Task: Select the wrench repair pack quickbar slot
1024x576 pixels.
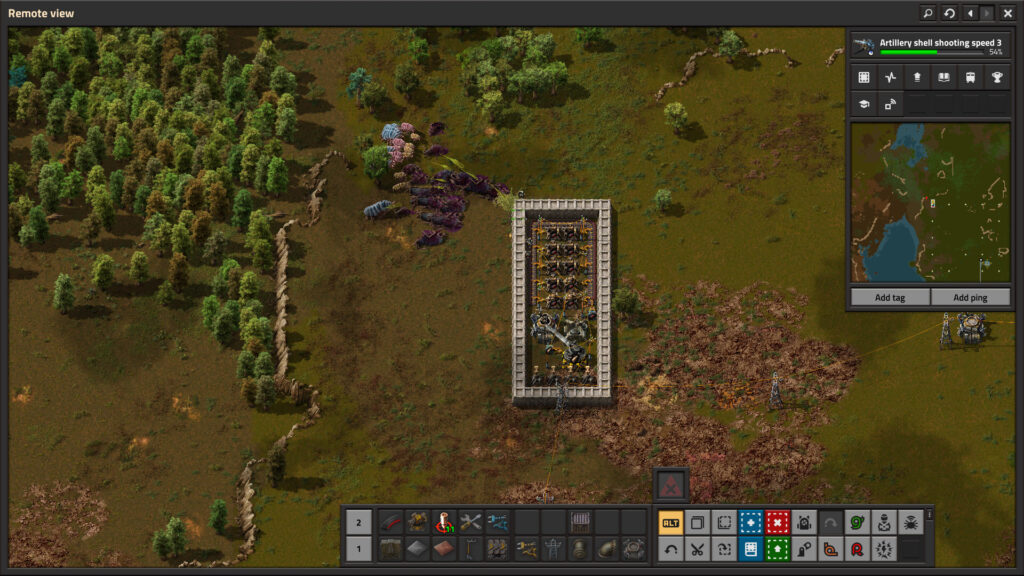Action: [x=470, y=522]
